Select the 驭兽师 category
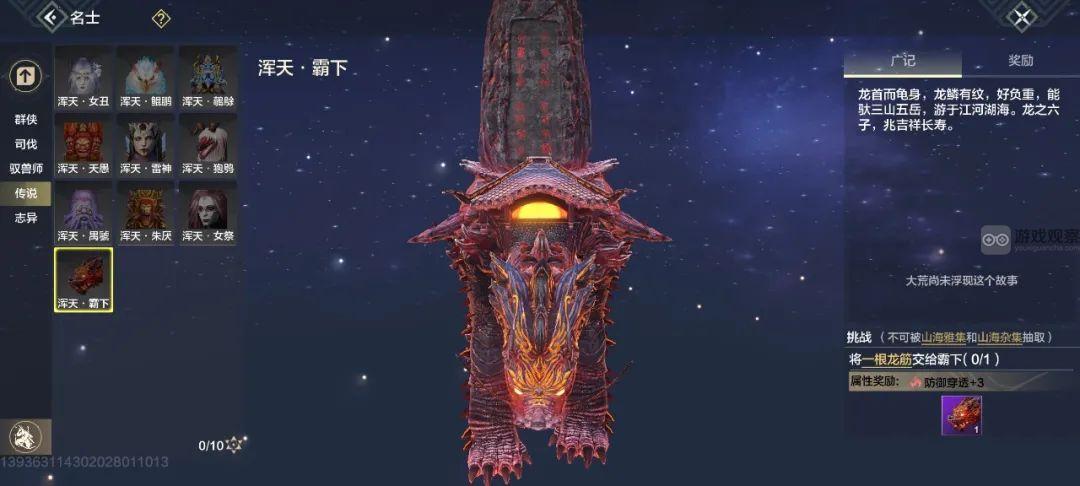The width and height of the screenshot is (1080, 486). click(26, 169)
